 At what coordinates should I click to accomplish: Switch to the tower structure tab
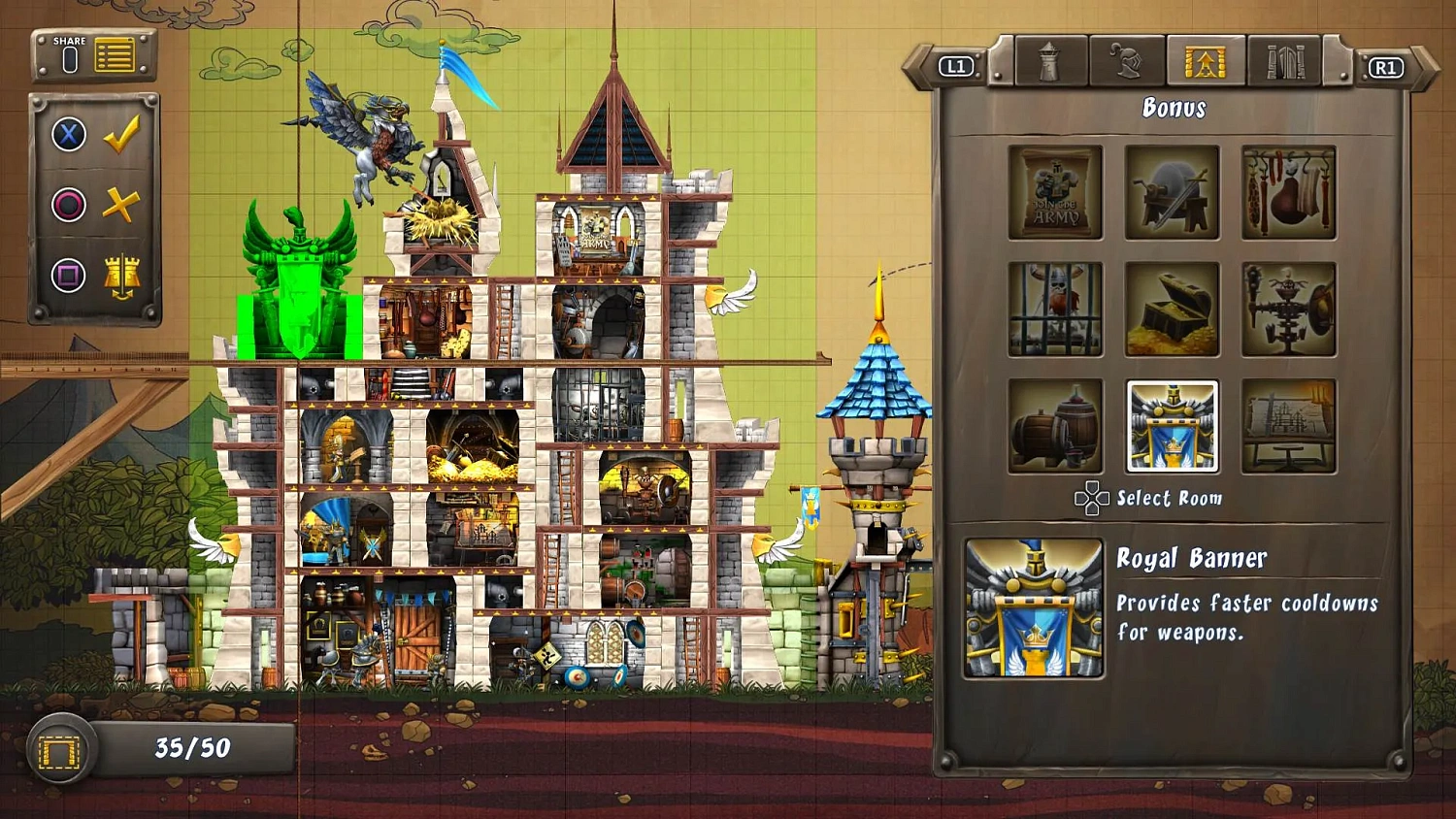point(1050,60)
